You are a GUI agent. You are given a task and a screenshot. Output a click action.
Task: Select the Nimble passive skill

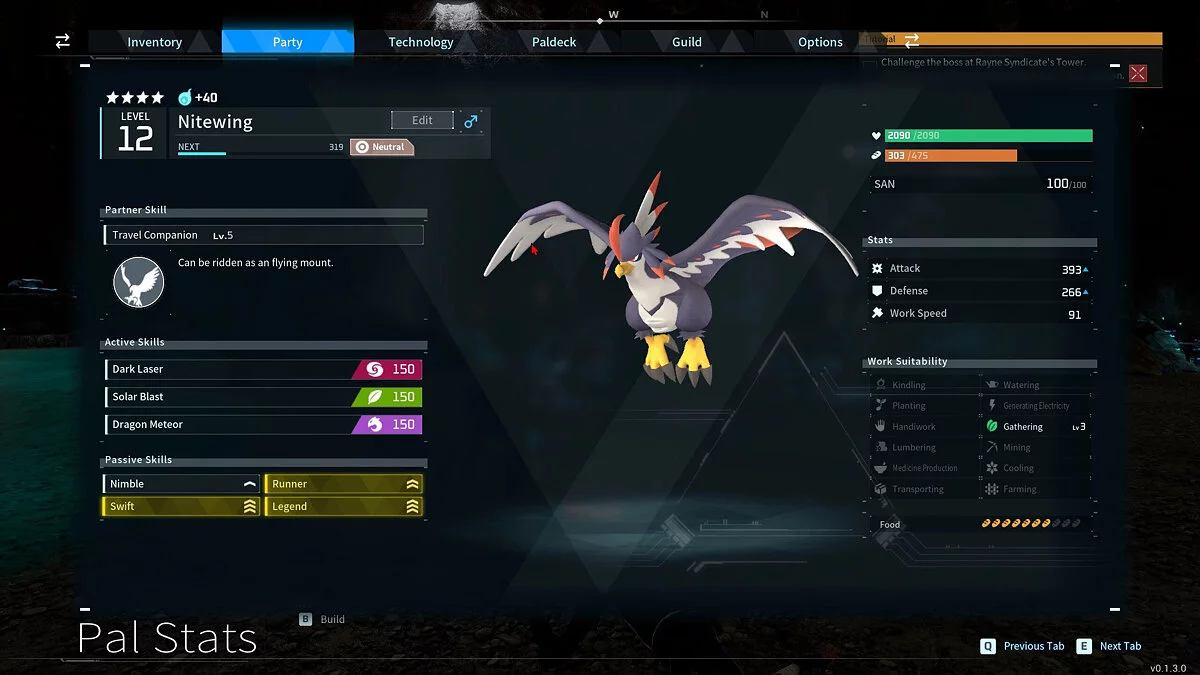(181, 484)
